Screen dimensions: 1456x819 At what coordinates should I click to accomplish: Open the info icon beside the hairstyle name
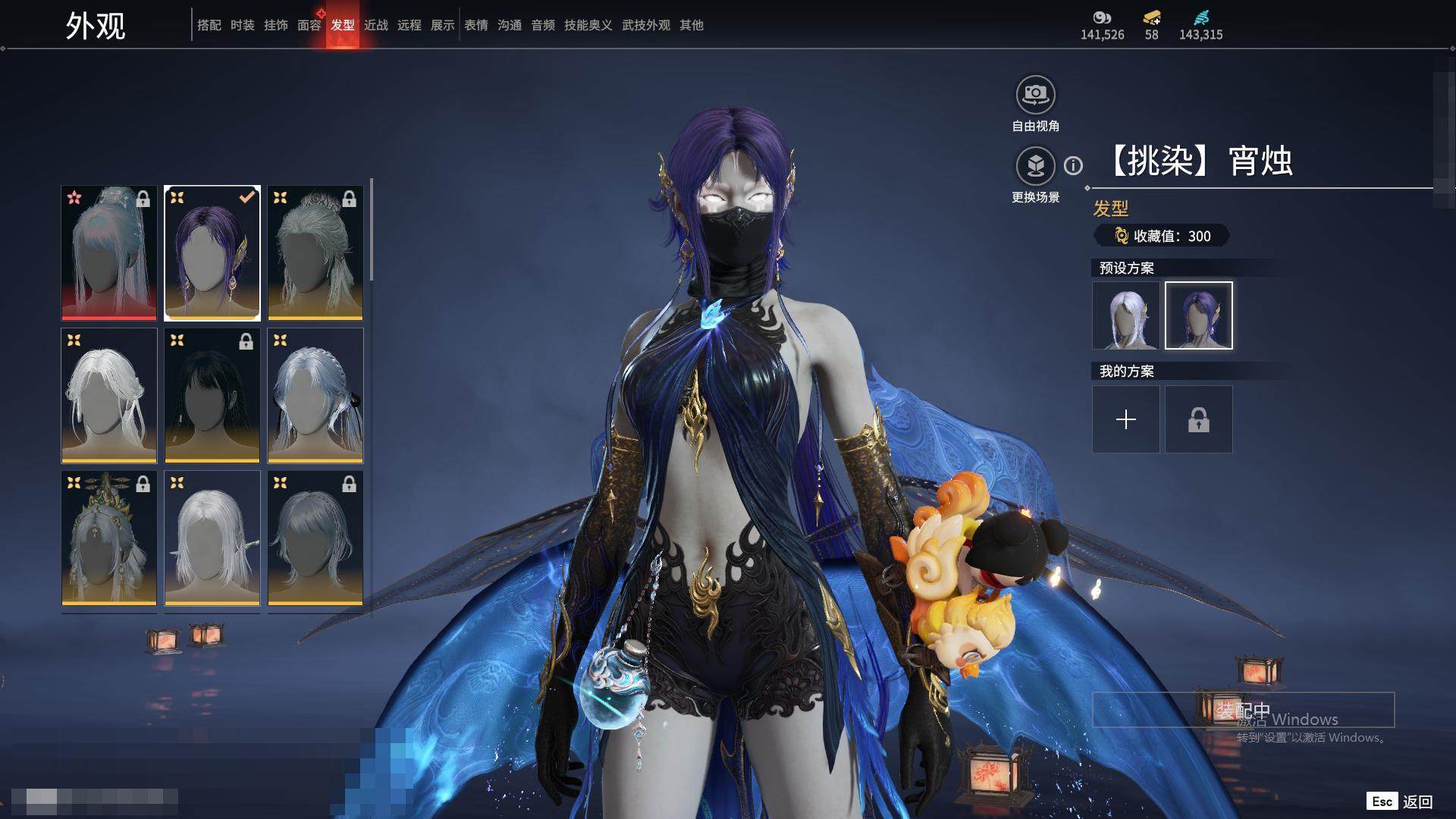click(1073, 165)
